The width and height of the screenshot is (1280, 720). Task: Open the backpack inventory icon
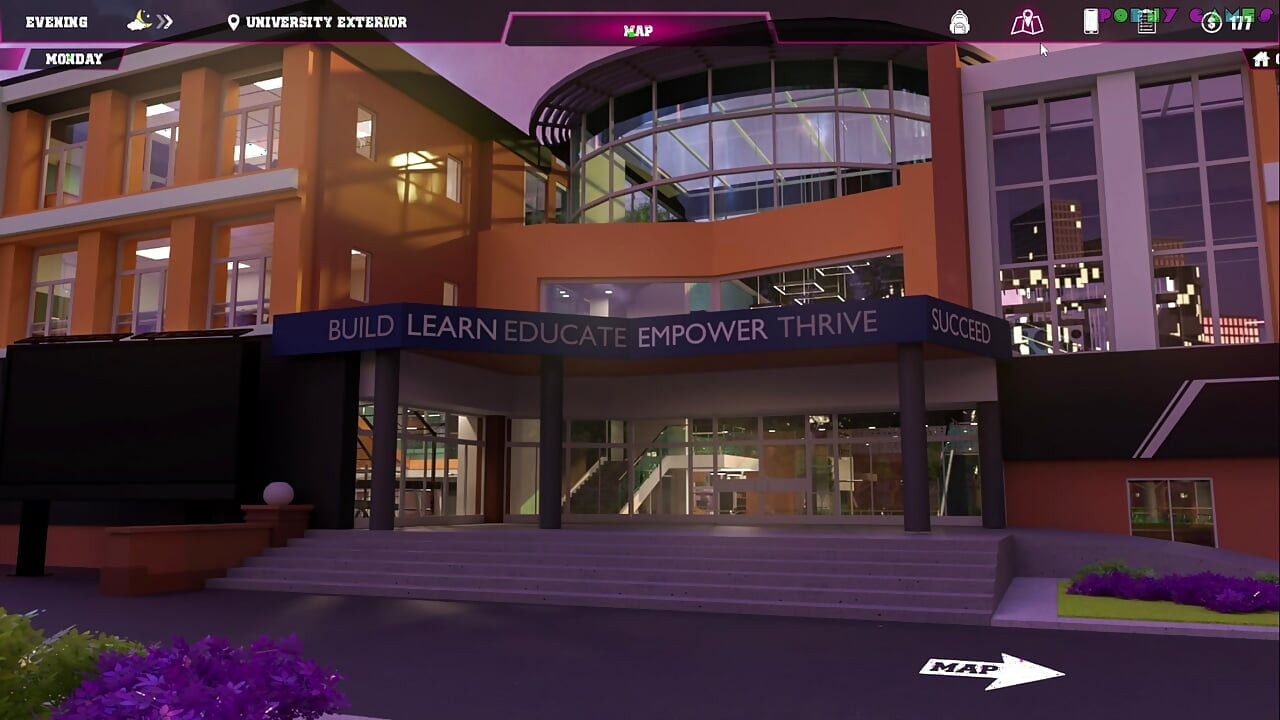959,22
